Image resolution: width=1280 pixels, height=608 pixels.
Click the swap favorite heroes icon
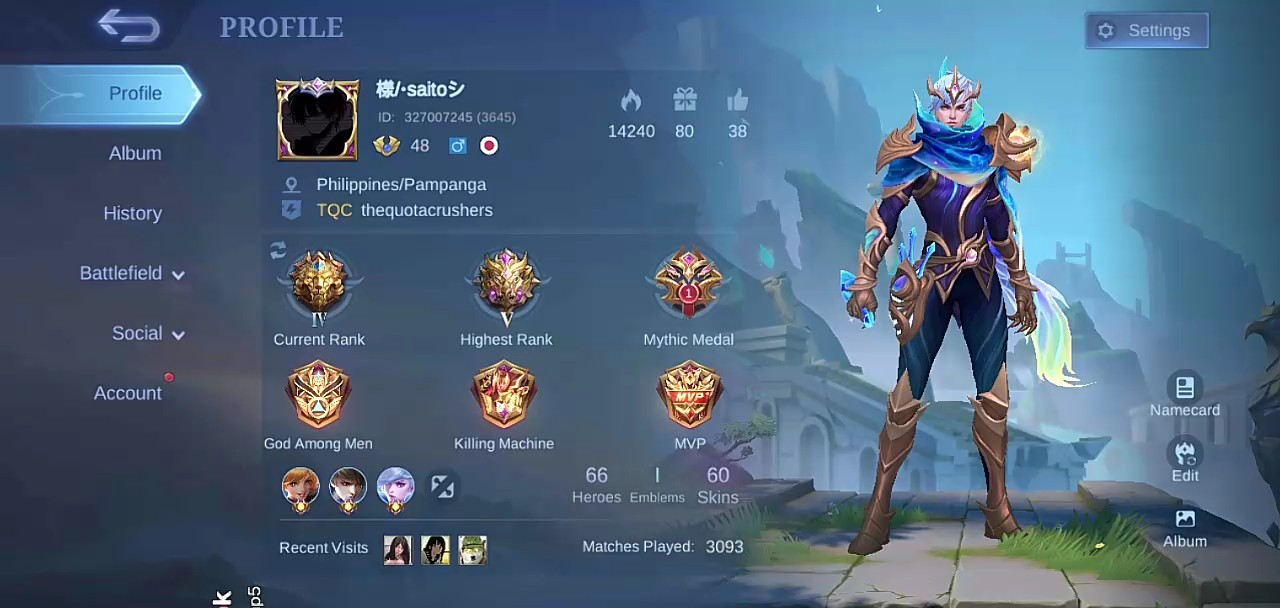442,487
